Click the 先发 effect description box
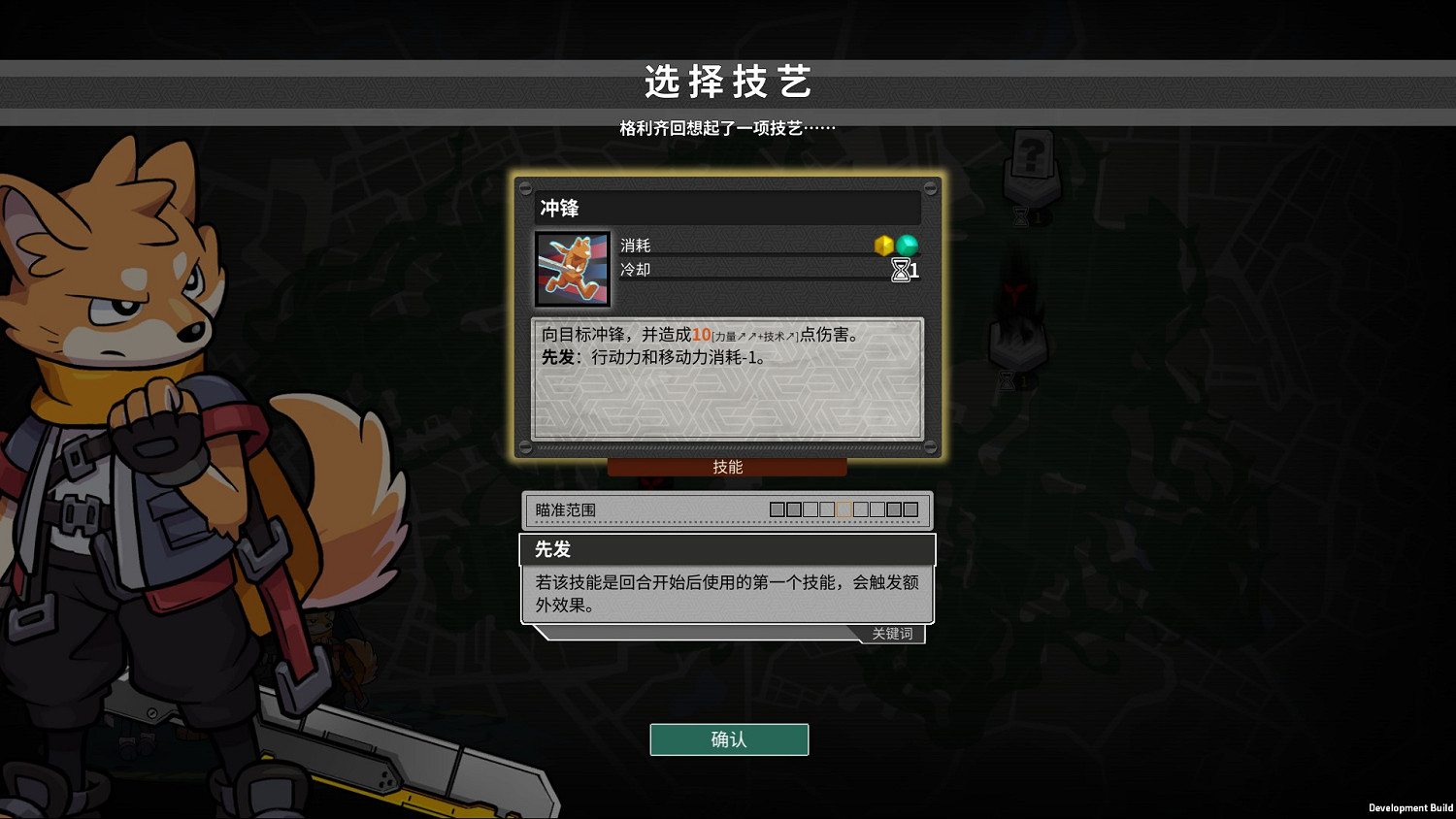Image resolution: width=1456 pixels, height=819 pixels. click(x=727, y=594)
